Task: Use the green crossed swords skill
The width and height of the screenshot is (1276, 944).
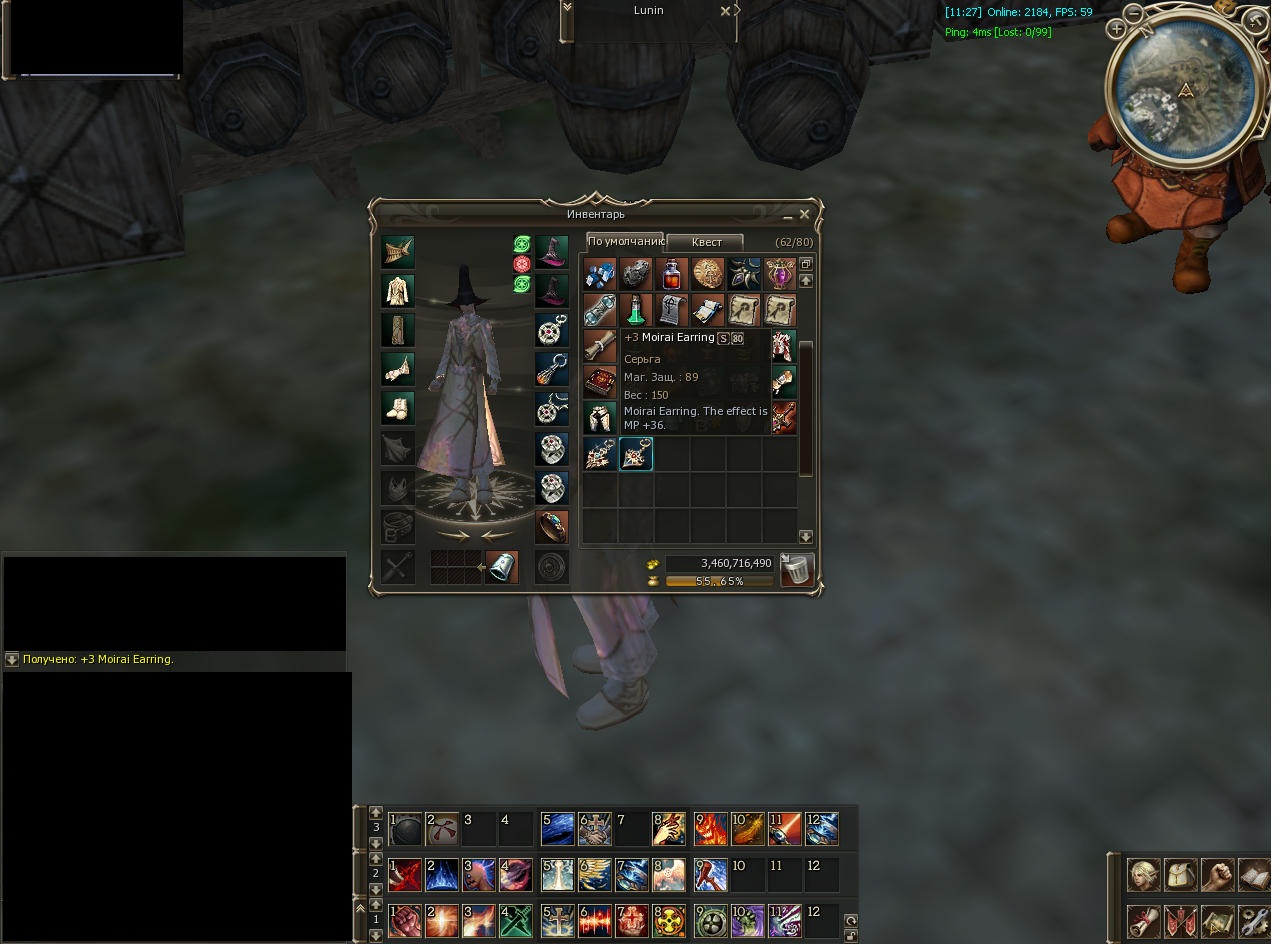Action: [x=516, y=920]
